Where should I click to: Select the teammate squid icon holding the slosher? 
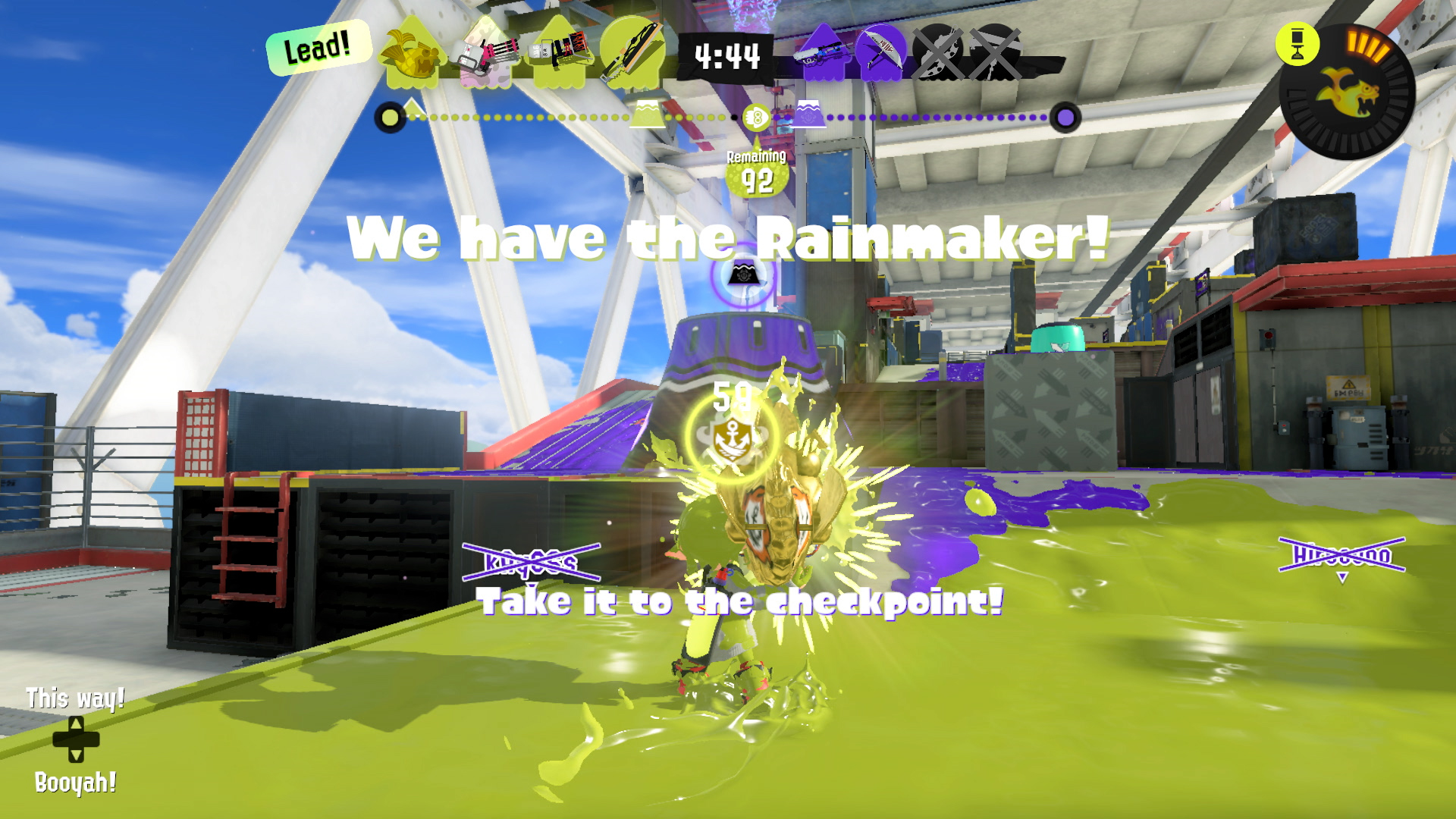point(560,55)
